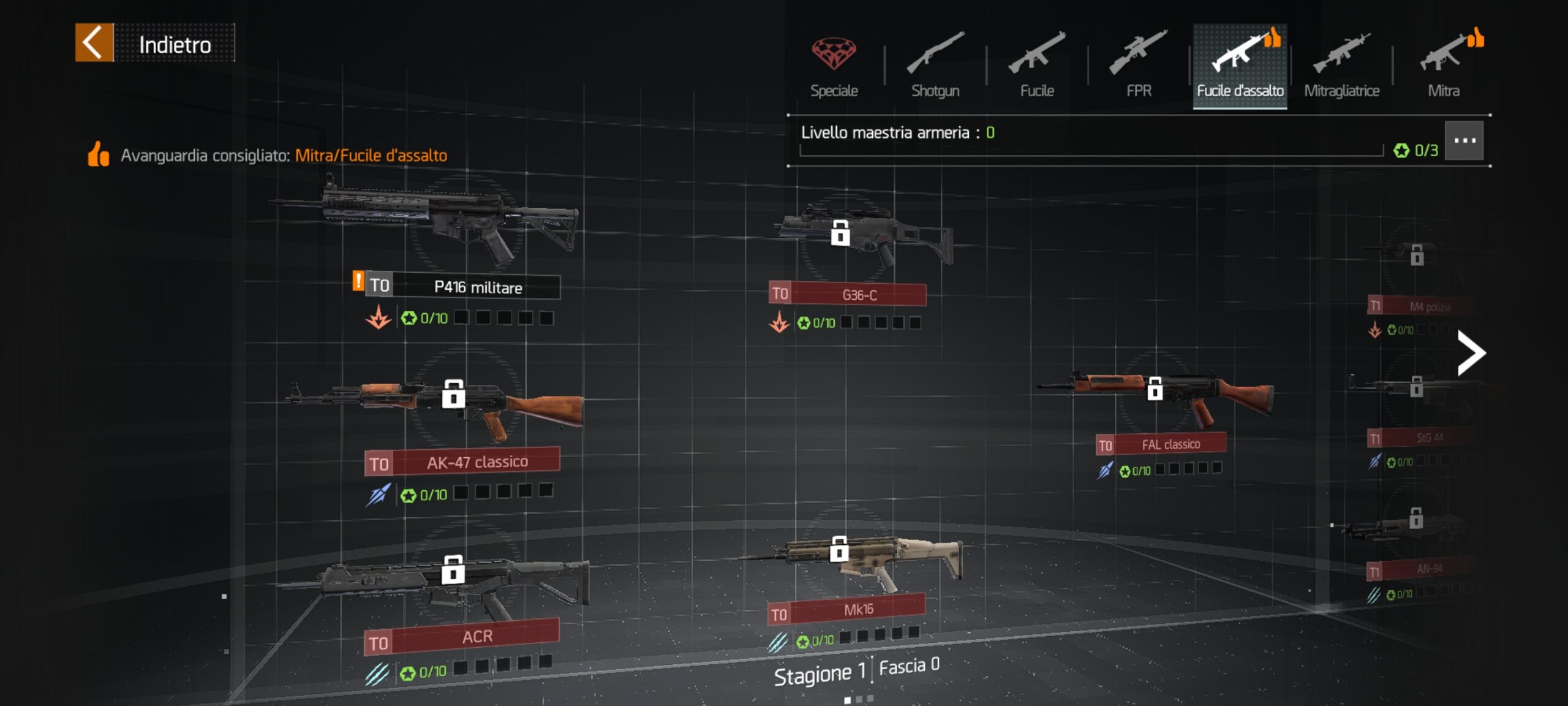Select the Fucile weapon tab
Screen dimensions: 1568x706
(x=1037, y=65)
